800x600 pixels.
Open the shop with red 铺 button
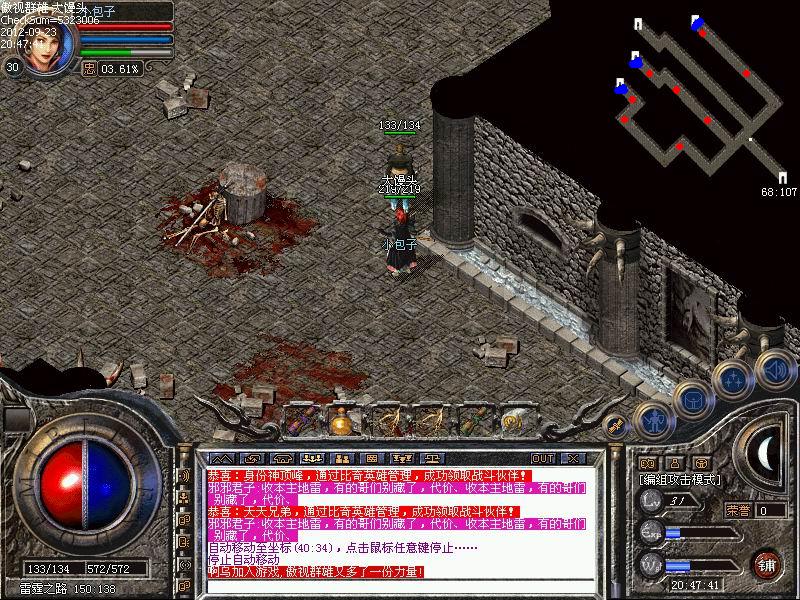click(x=767, y=563)
